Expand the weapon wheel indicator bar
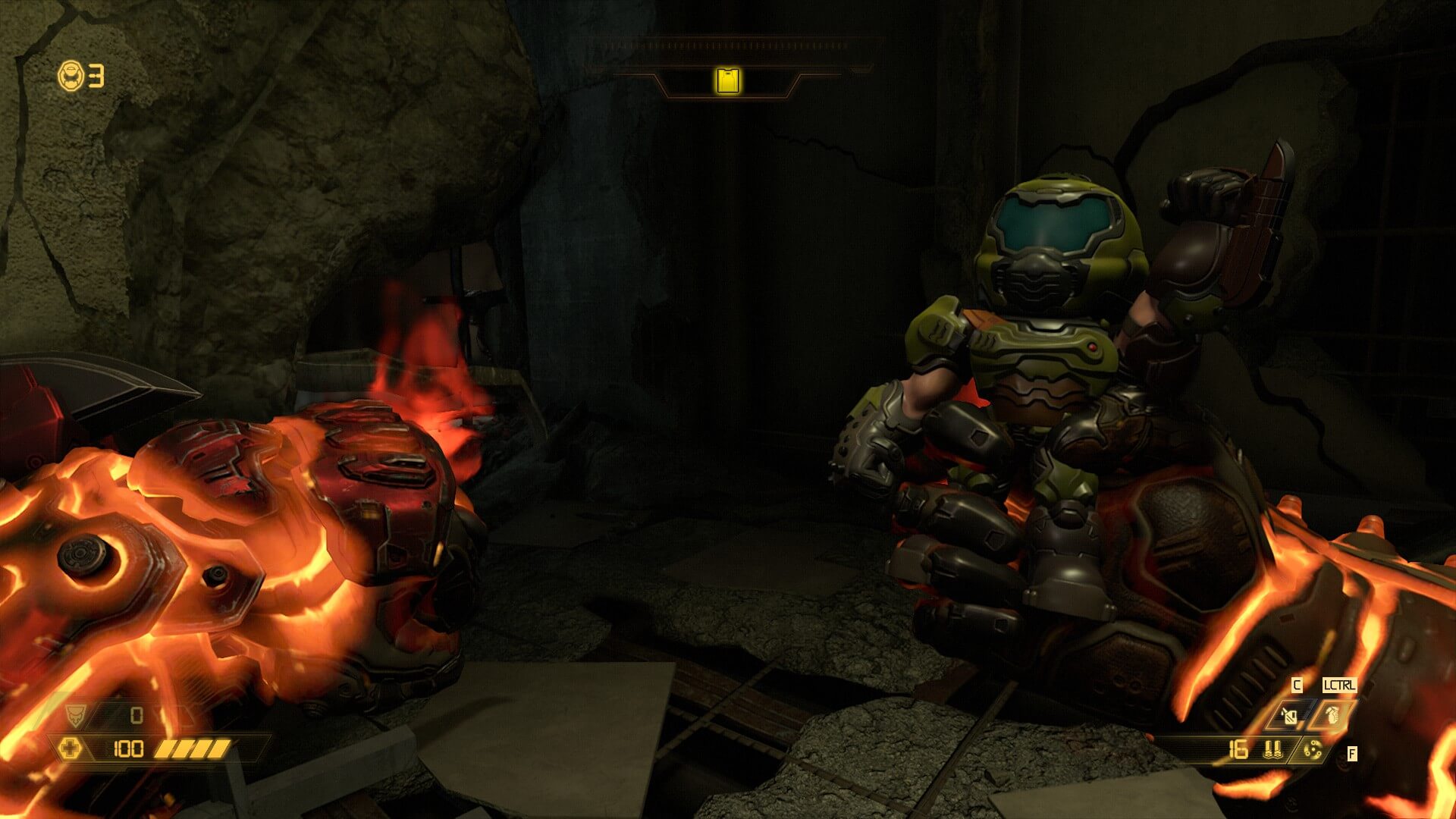Image resolution: width=1456 pixels, height=819 pixels. [726, 47]
